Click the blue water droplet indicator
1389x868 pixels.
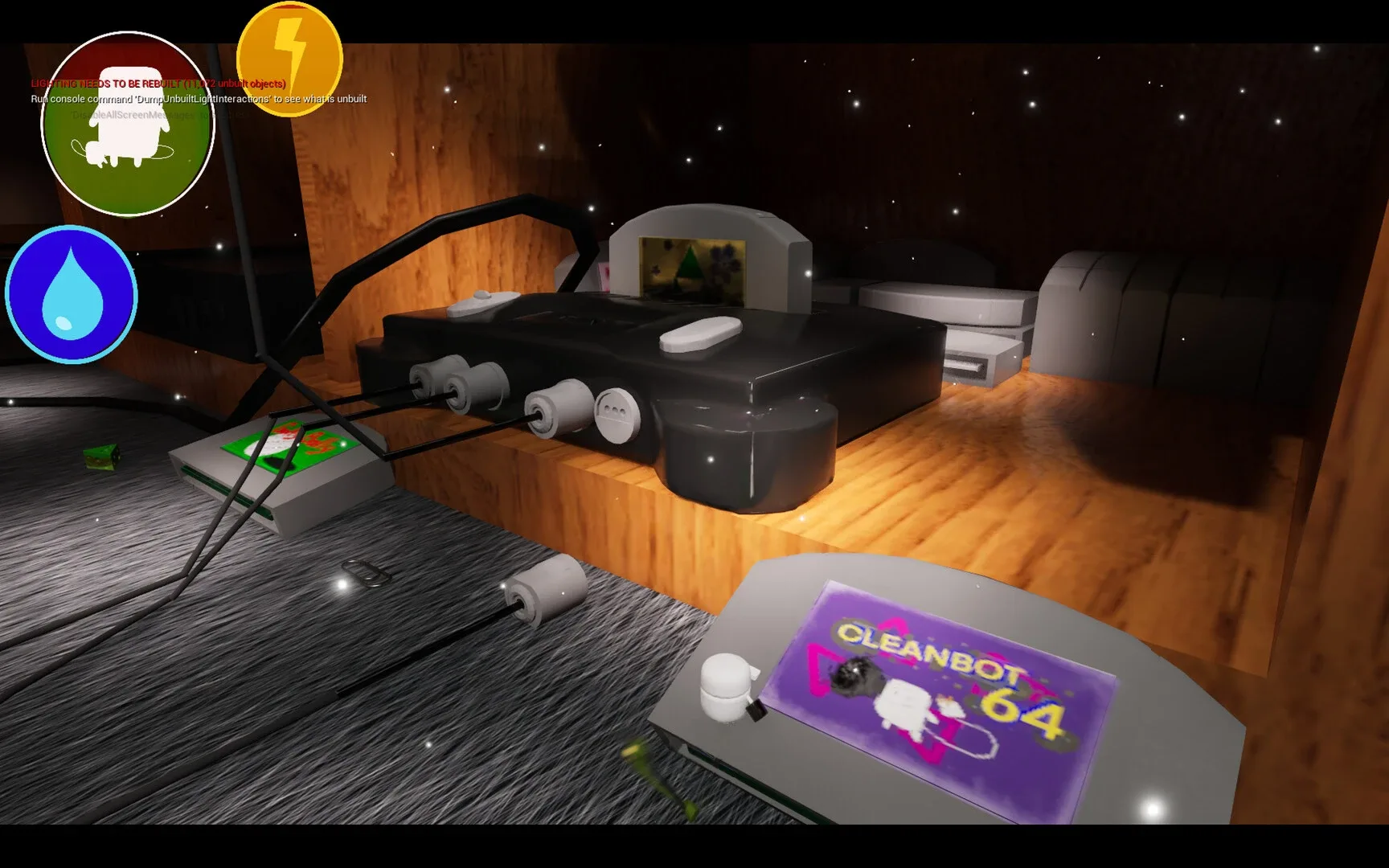coord(71,293)
